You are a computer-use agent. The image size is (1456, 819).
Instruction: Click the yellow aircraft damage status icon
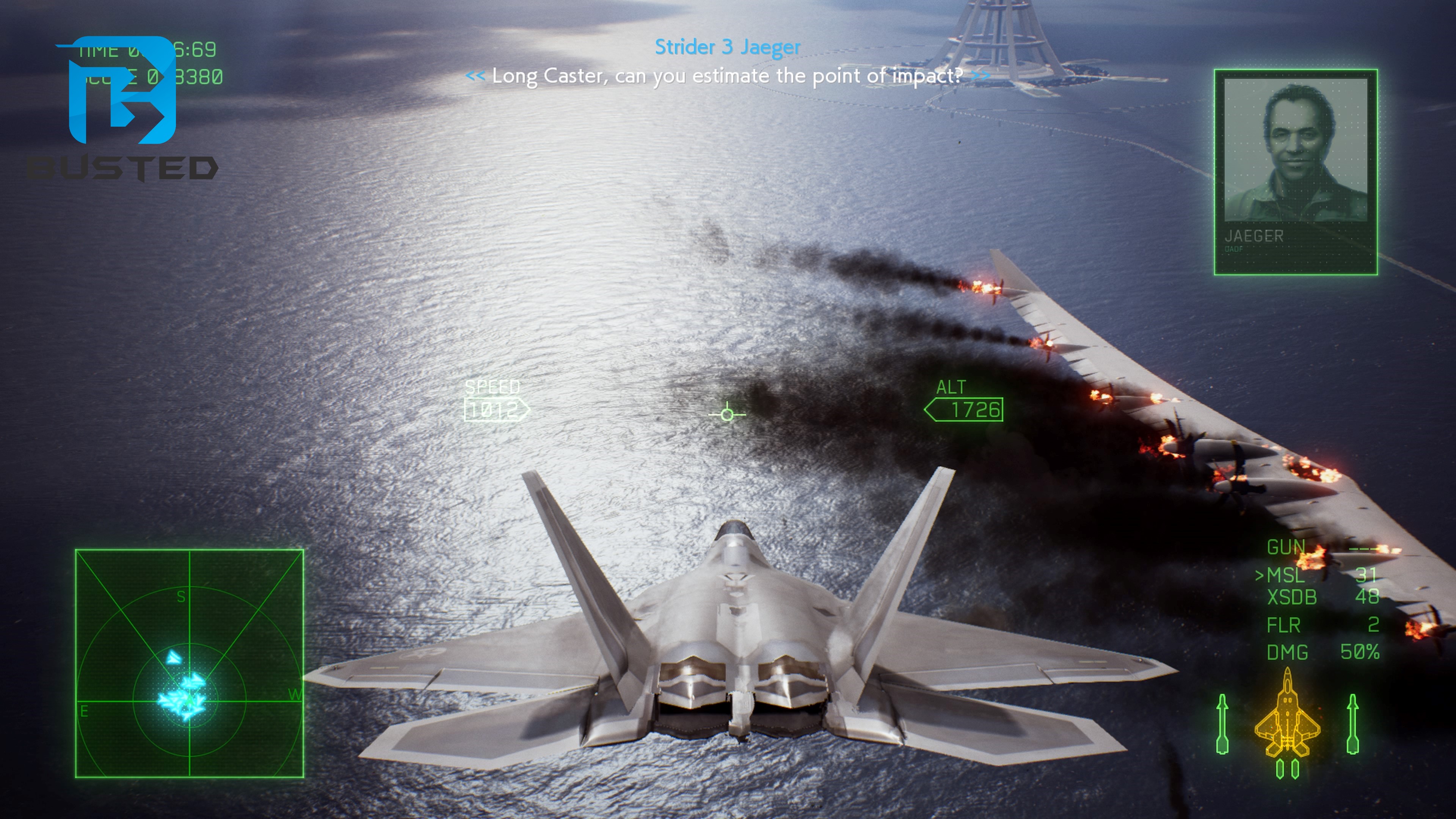pyautogui.click(x=1287, y=714)
